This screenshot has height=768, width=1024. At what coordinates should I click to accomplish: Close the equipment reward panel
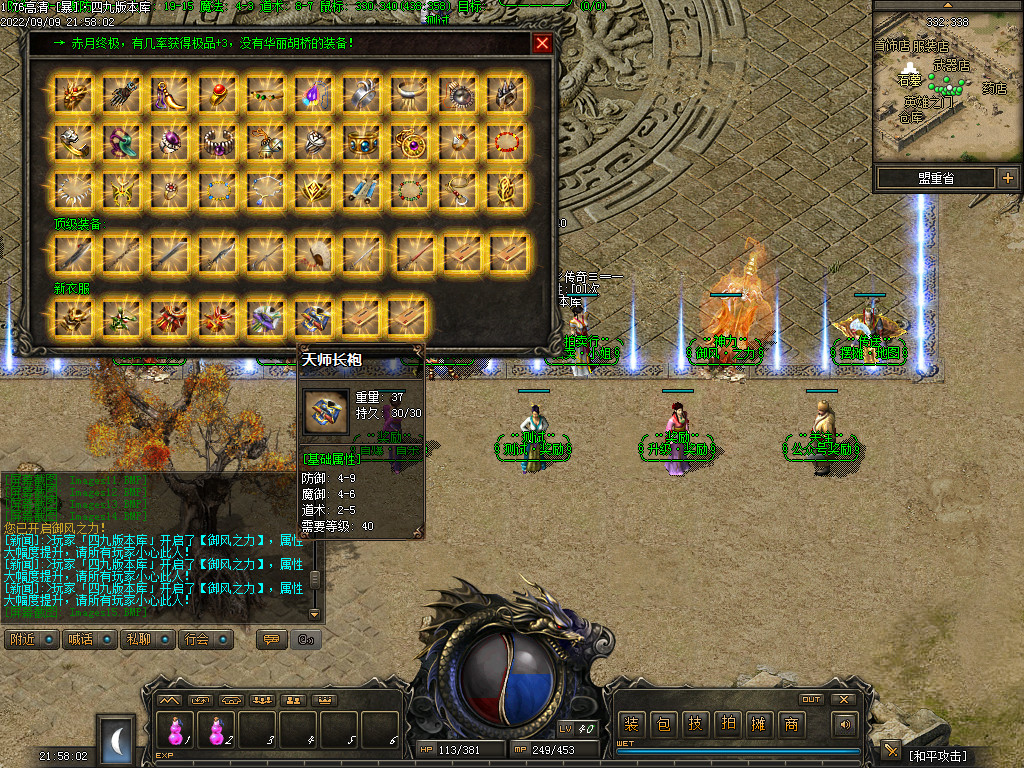[542, 43]
